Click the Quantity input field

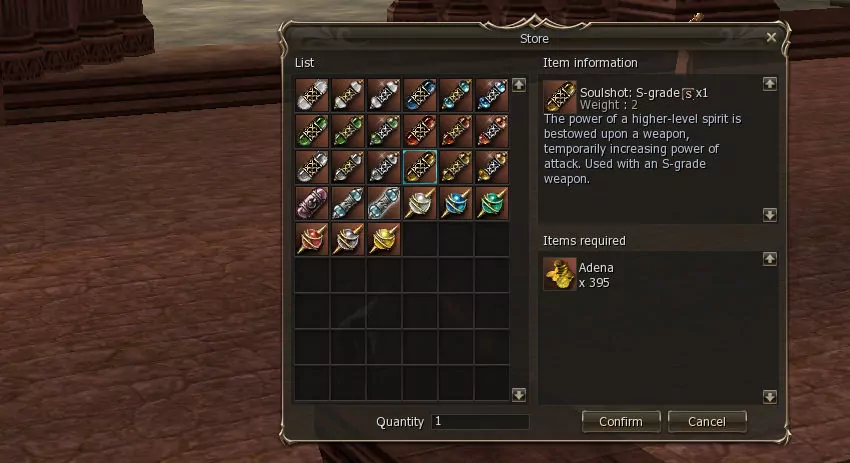(x=480, y=422)
